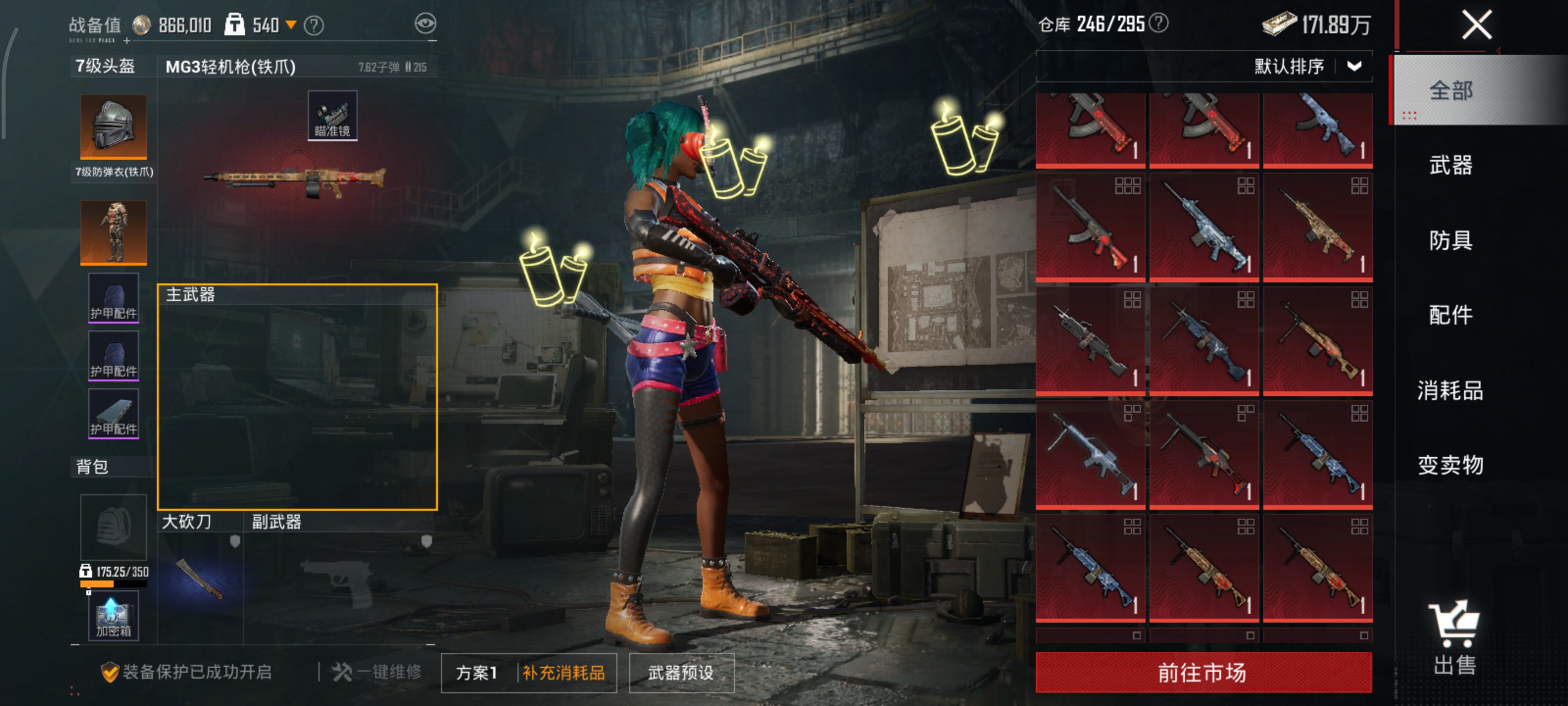Select the equipped MG3 light machine gun

click(x=294, y=180)
